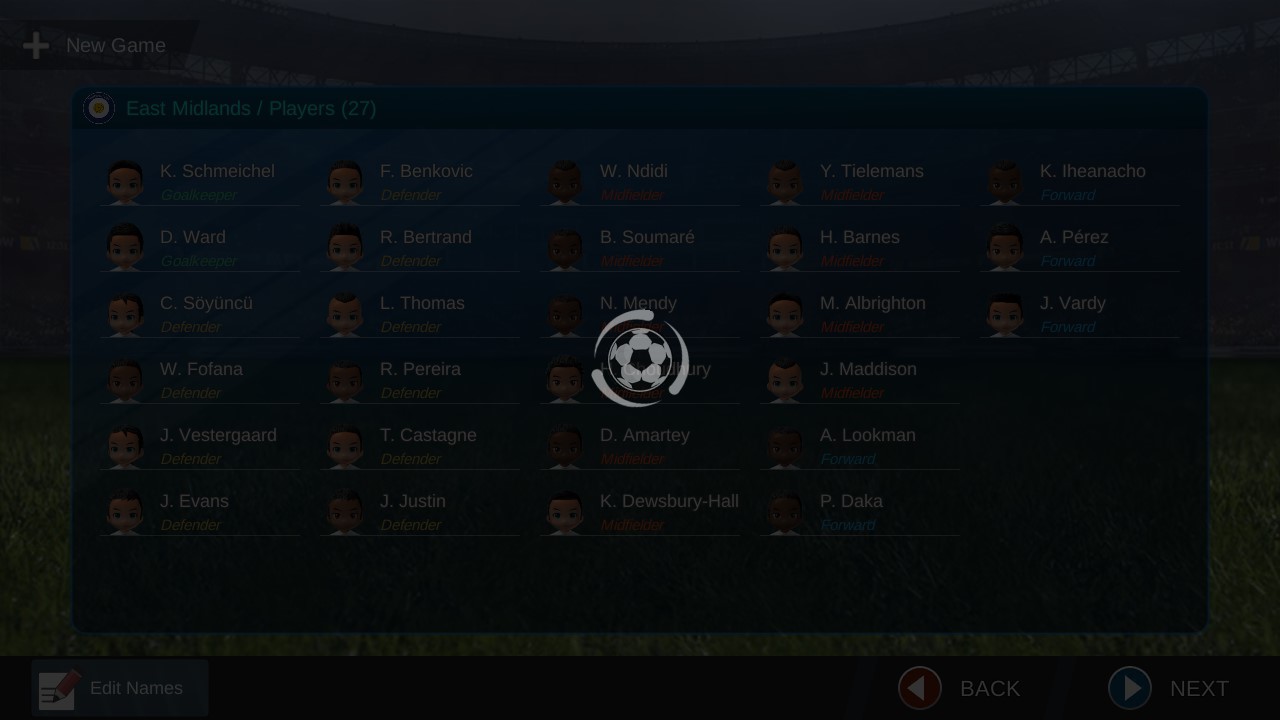Choose forward P. Daka
1280x720 pixels.
point(860,512)
